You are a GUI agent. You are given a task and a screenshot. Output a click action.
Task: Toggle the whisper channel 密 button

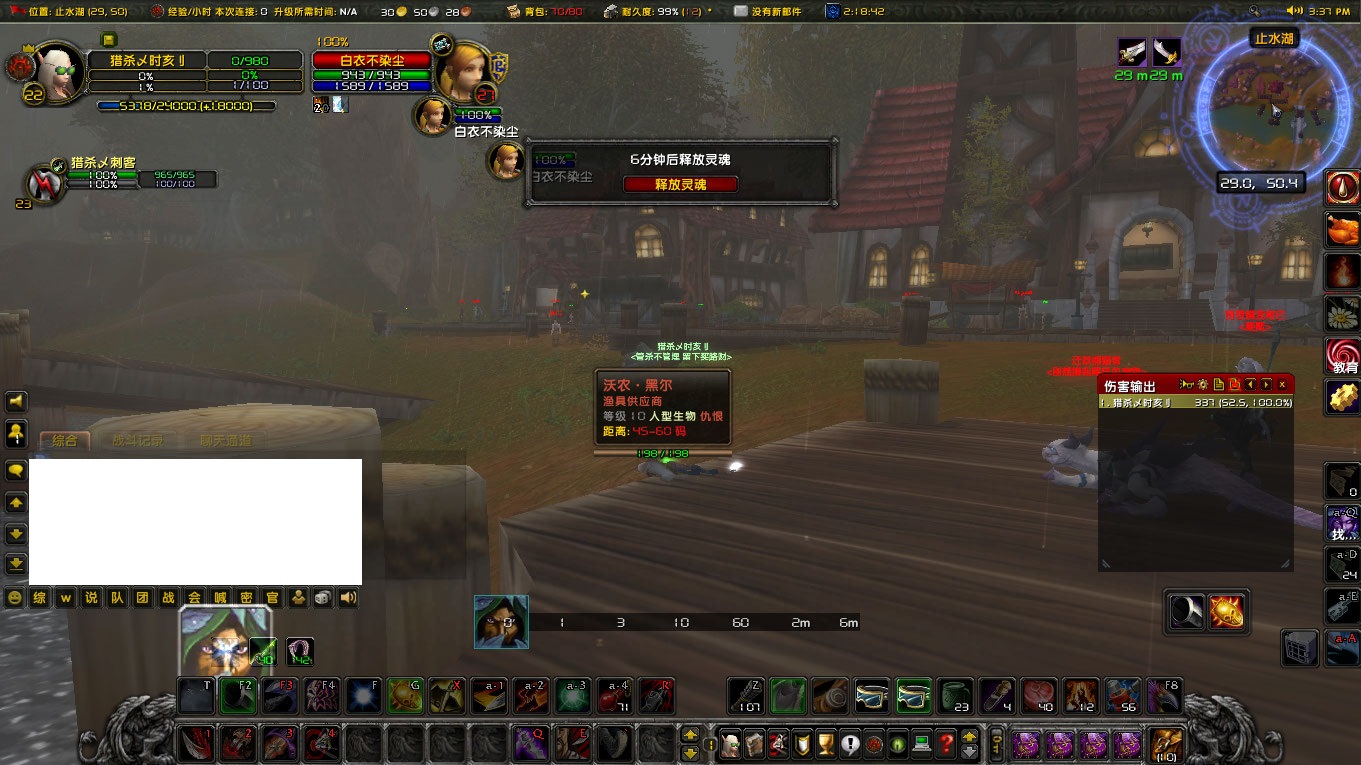coord(244,597)
